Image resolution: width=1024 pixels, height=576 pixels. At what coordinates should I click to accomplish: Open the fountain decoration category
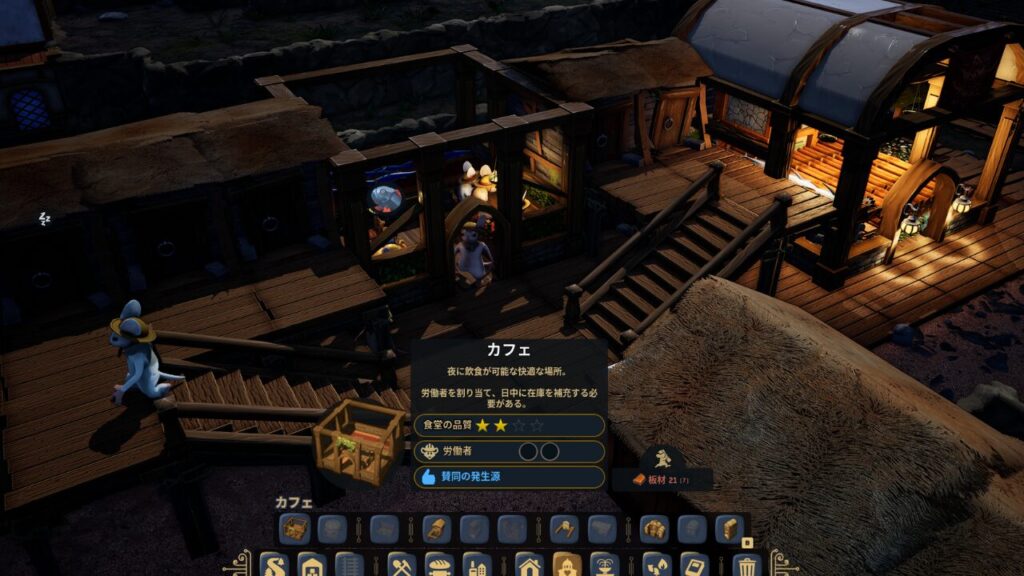coord(604,565)
